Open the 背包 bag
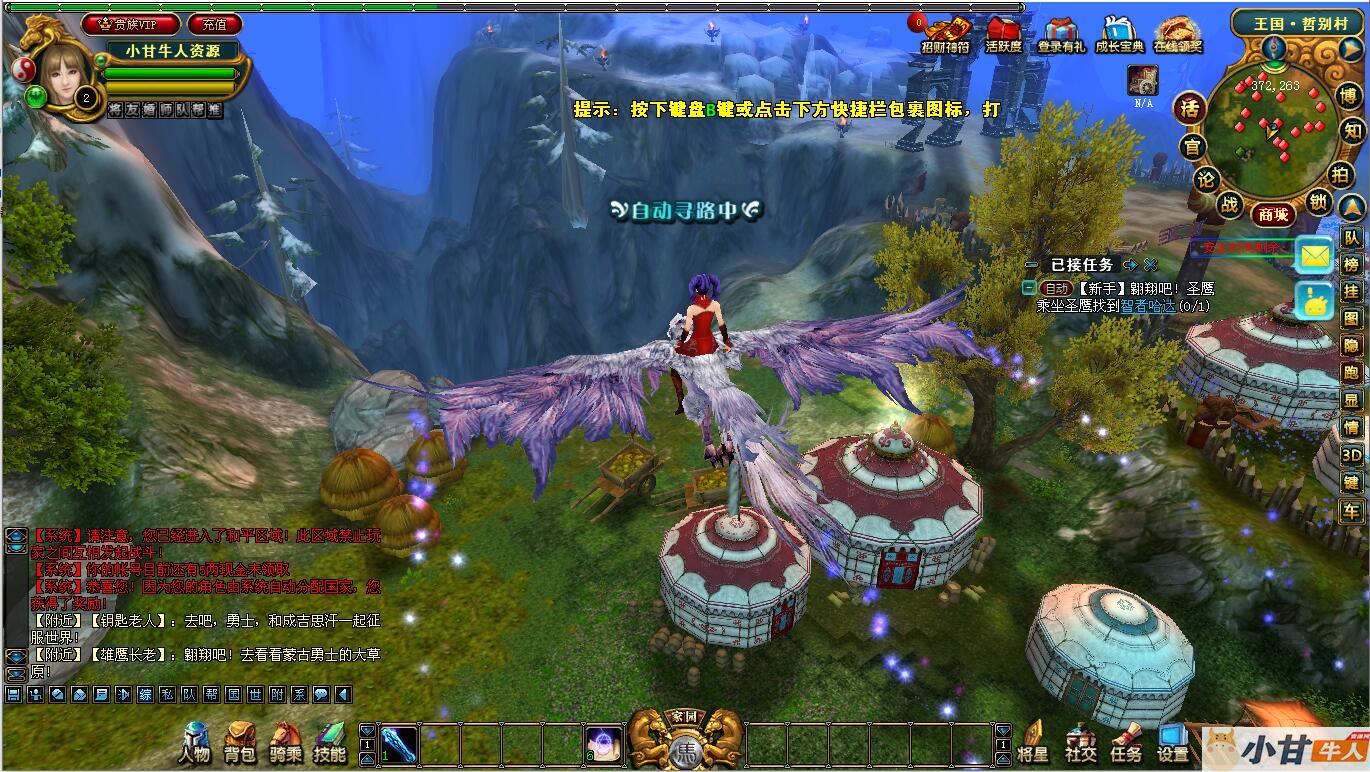1370x772 pixels. (240, 742)
